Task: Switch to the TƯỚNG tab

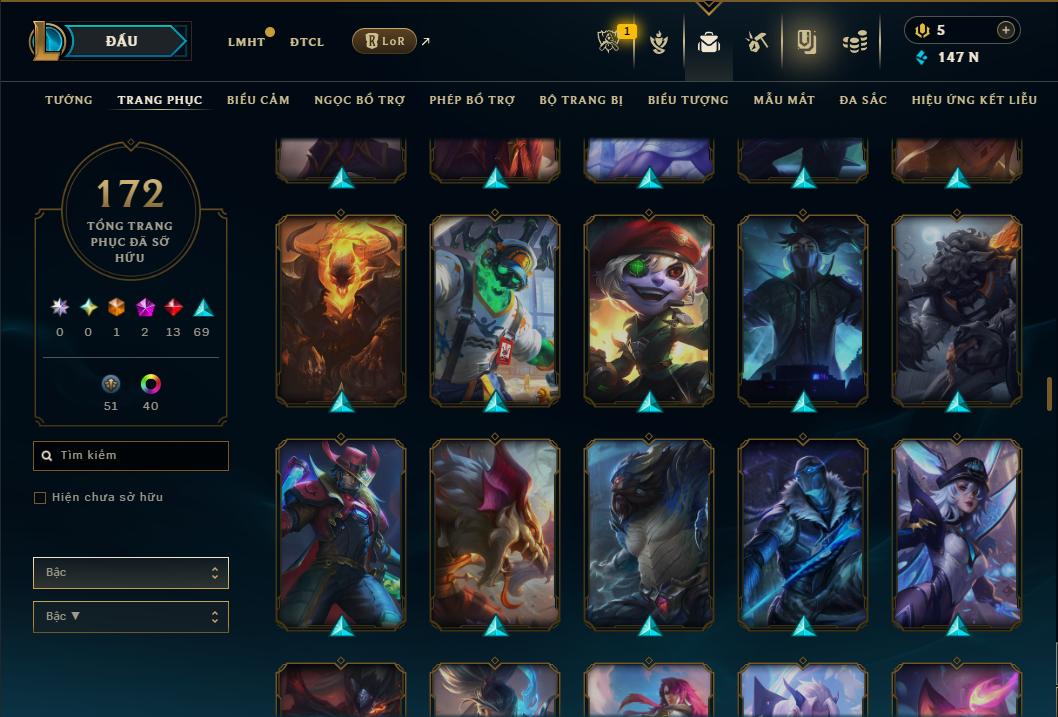Action: point(69,100)
